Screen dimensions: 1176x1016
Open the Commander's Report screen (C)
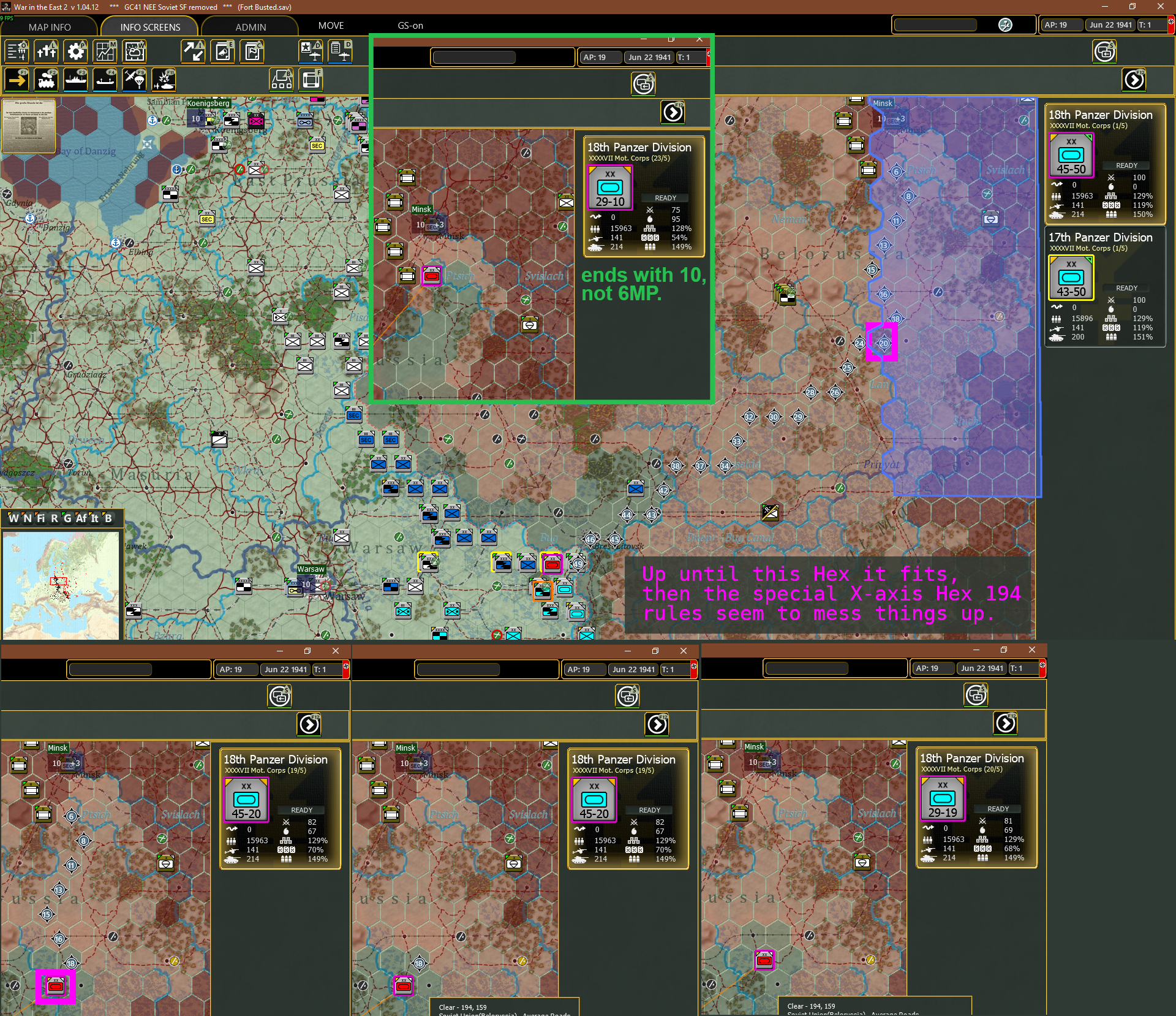click(x=252, y=51)
